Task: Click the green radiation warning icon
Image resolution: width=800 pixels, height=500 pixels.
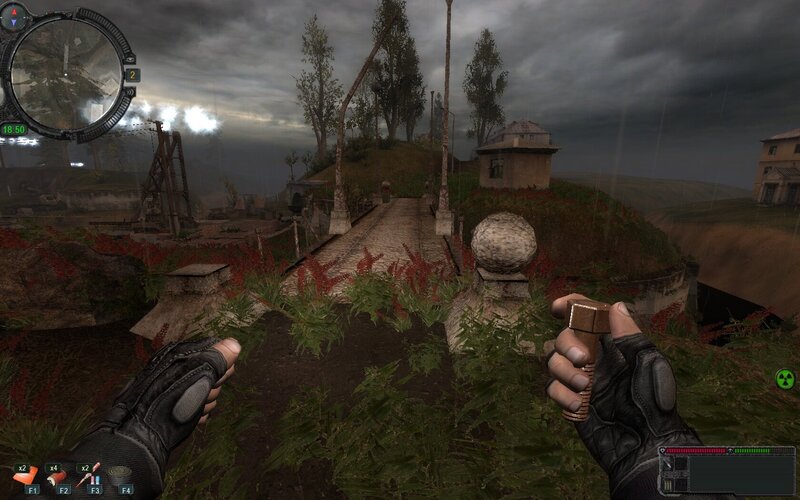Action: click(785, 379)
